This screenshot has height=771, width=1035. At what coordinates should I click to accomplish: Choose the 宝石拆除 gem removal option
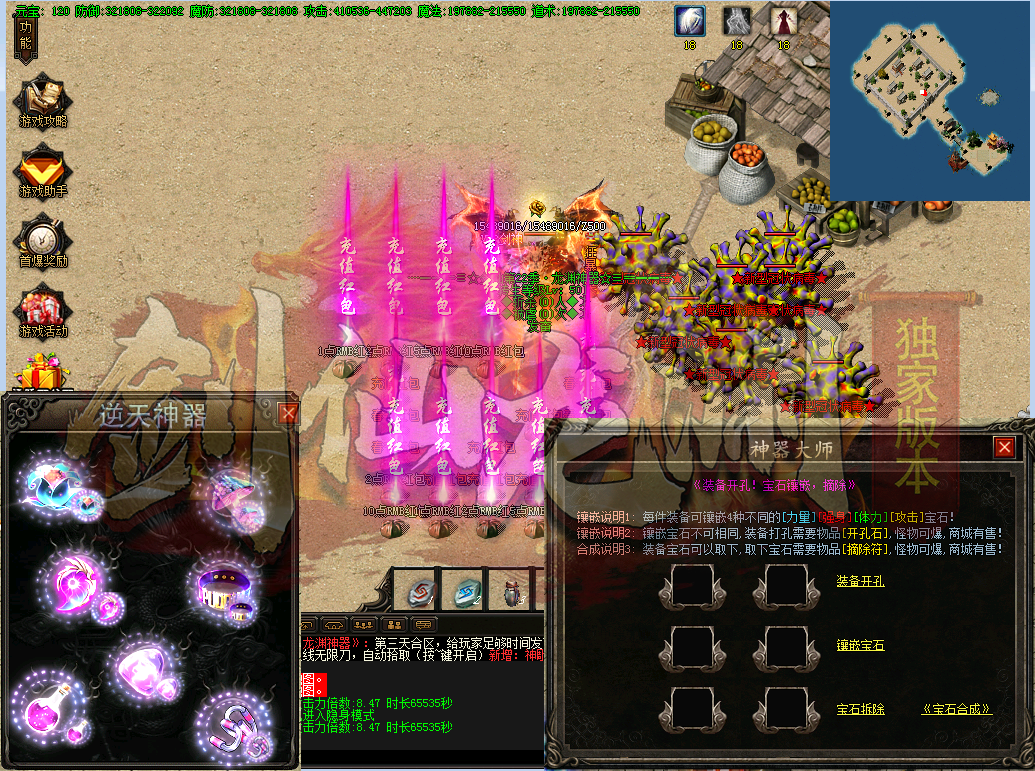(x=860, y=710)
